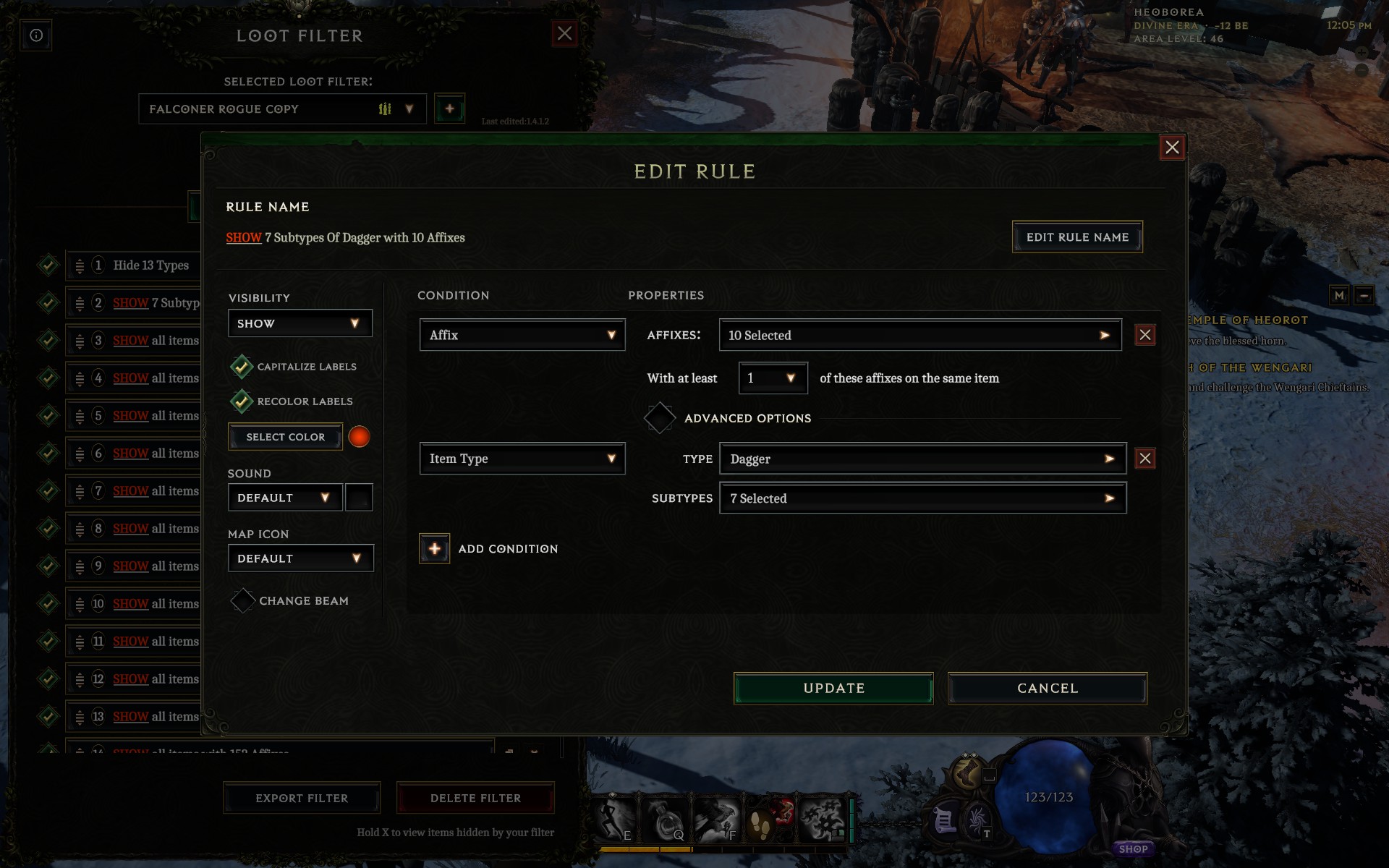Screen dimensions: 1389x868
Task: Toggle the Recolor Labels checkbox
Action: [242, 401]
